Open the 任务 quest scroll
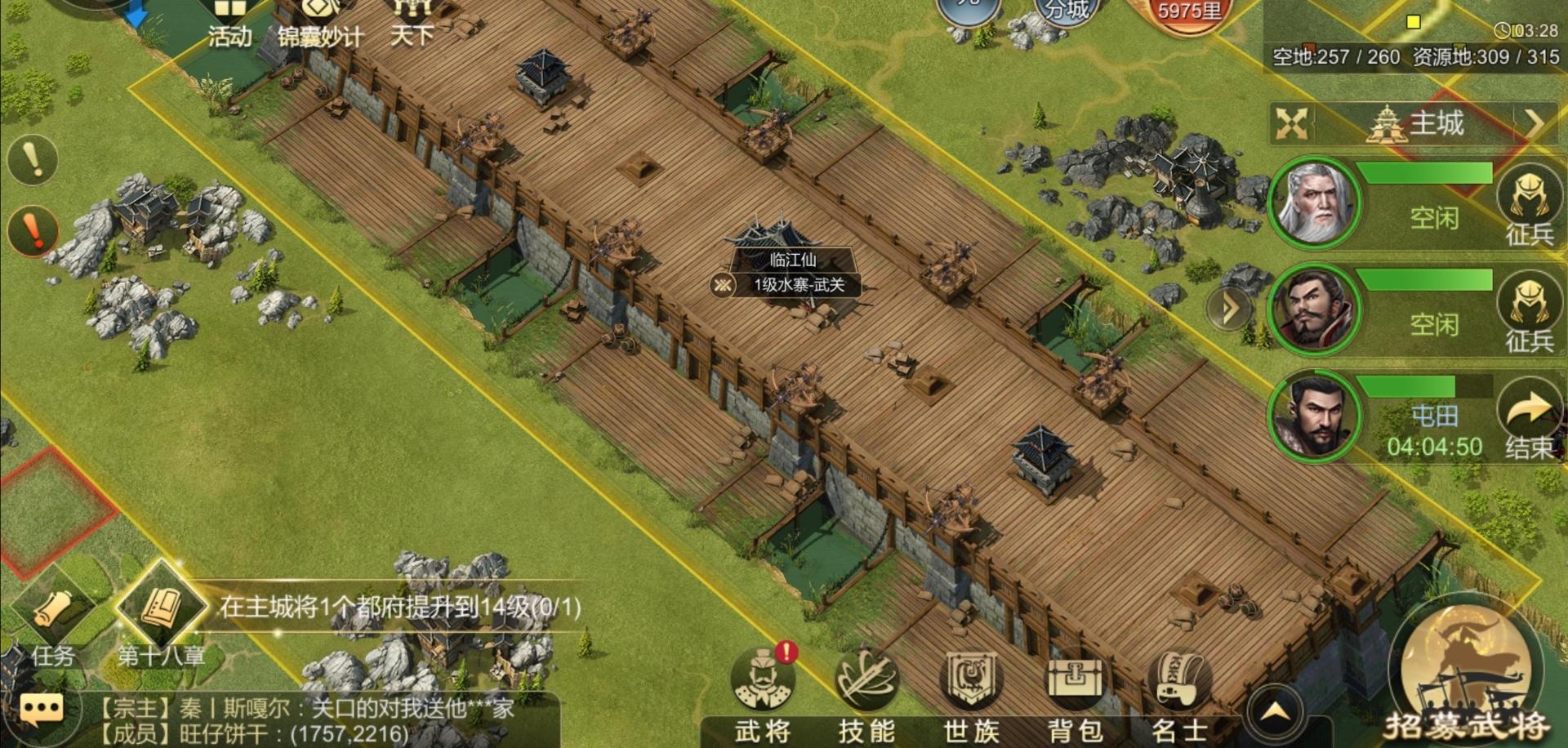This screenshot has width=1568, height=748. point(54,621)
